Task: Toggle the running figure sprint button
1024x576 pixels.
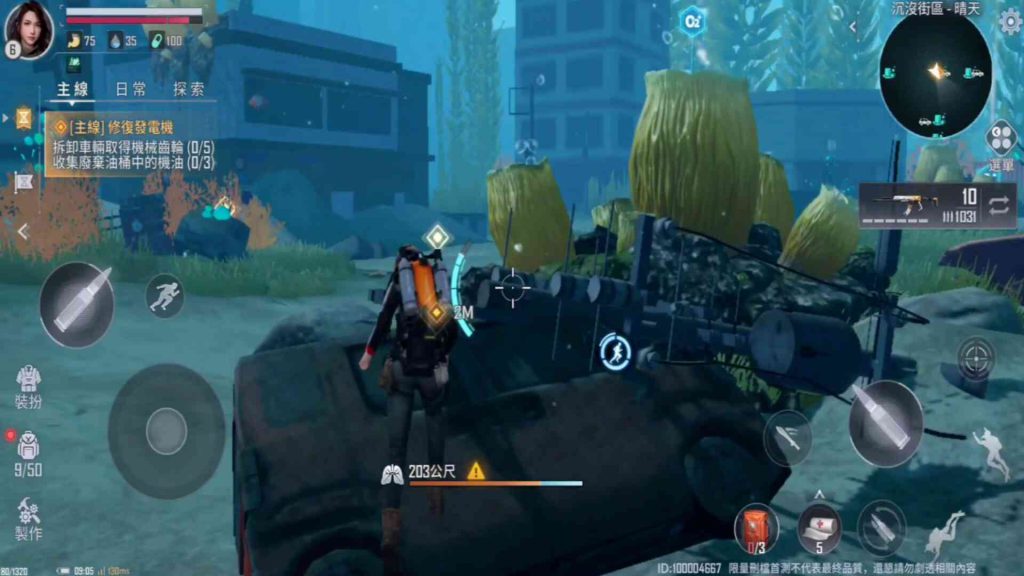Action: [164, 294]
